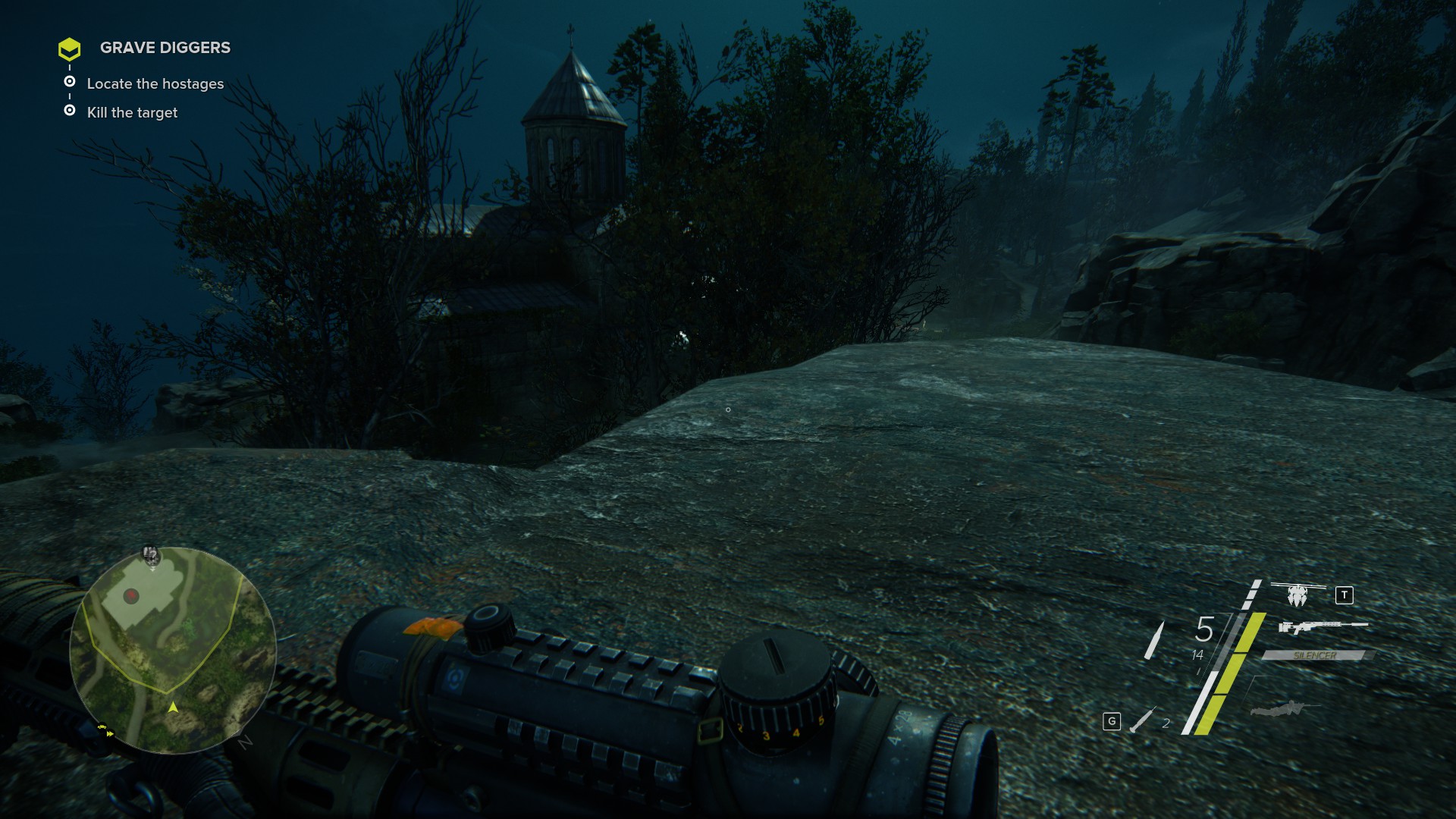
Task: Click the yellow player arrow on minimap
Action: 173,707
